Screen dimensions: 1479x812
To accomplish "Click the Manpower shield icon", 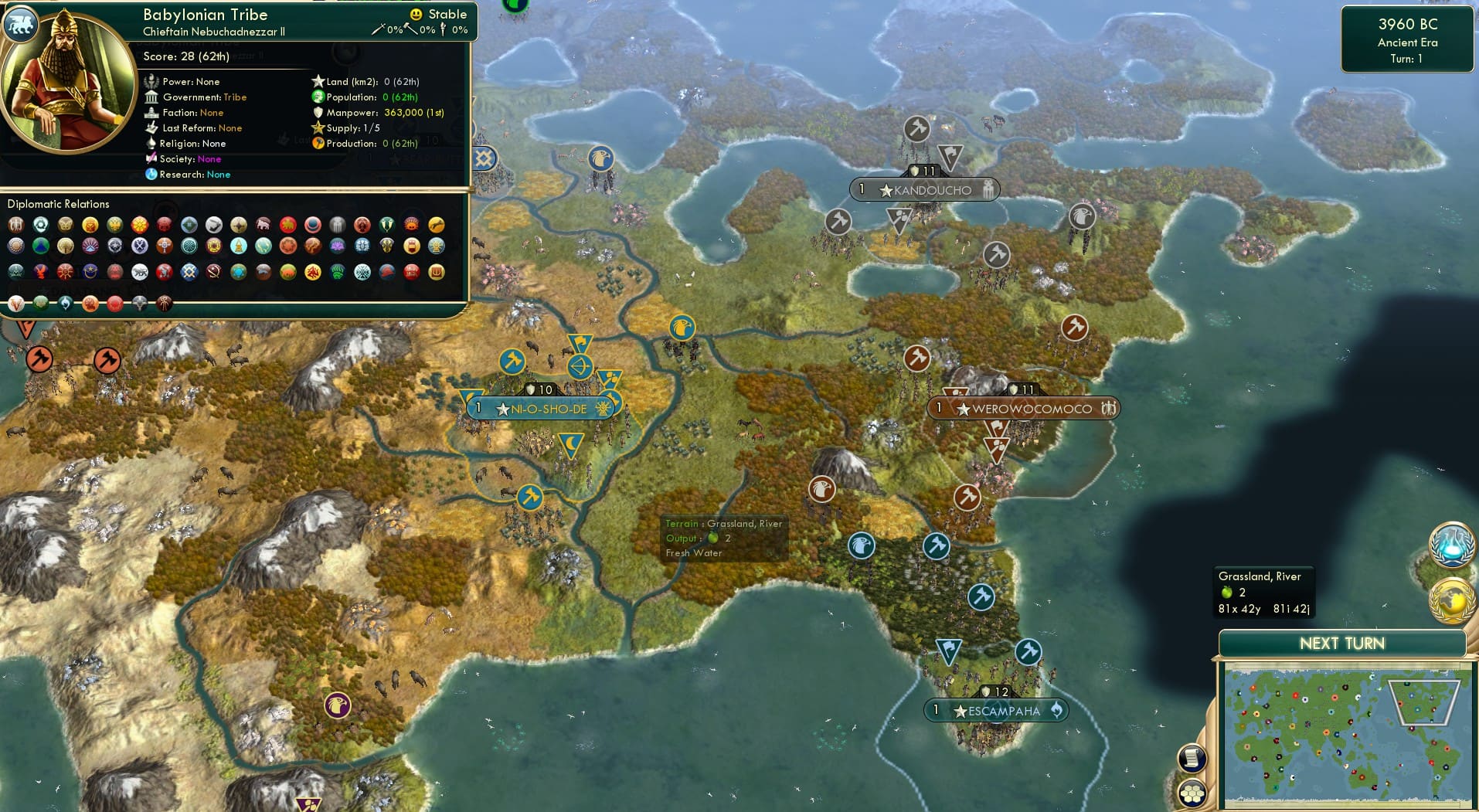I will (x=318, y=113).
